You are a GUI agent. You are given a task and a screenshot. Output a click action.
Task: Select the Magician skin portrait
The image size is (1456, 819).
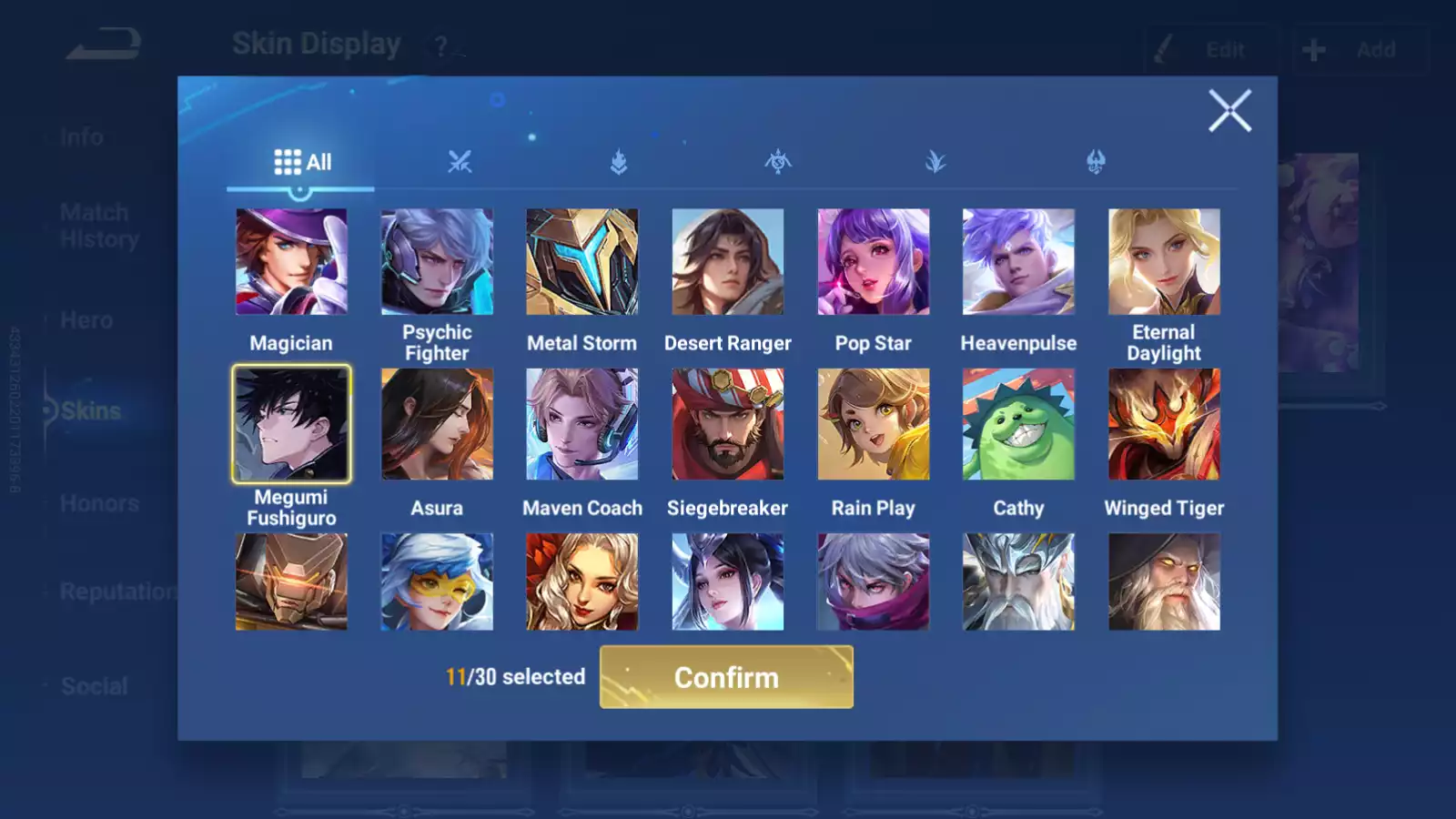[291, 262]
